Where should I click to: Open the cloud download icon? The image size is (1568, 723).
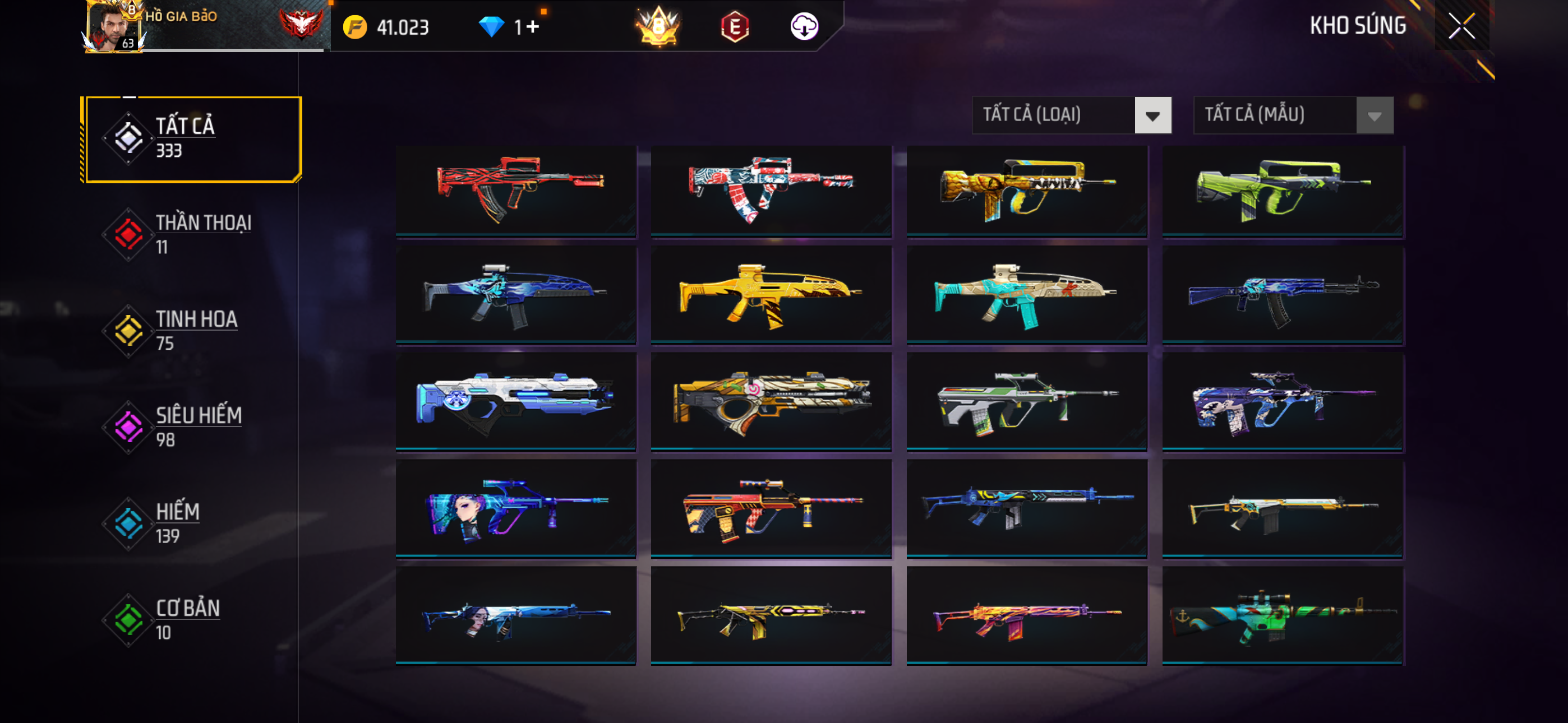click(x=804, y=27)
